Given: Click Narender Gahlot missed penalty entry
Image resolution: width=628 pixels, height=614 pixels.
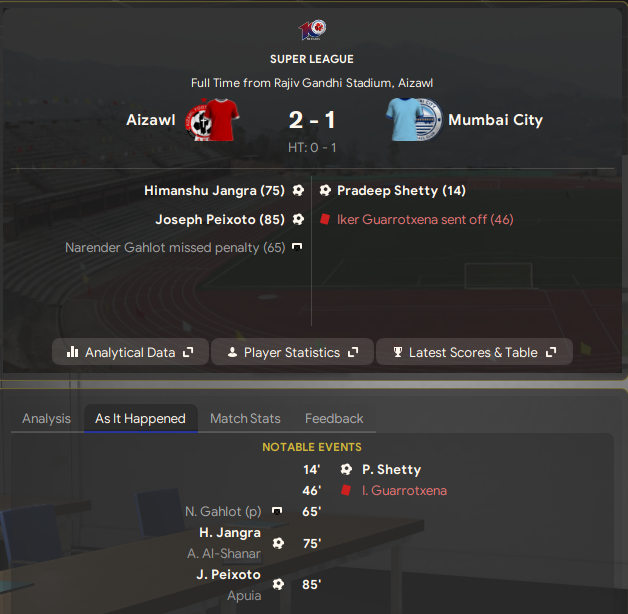Looking at the screenshot, I should click(175, 247).
